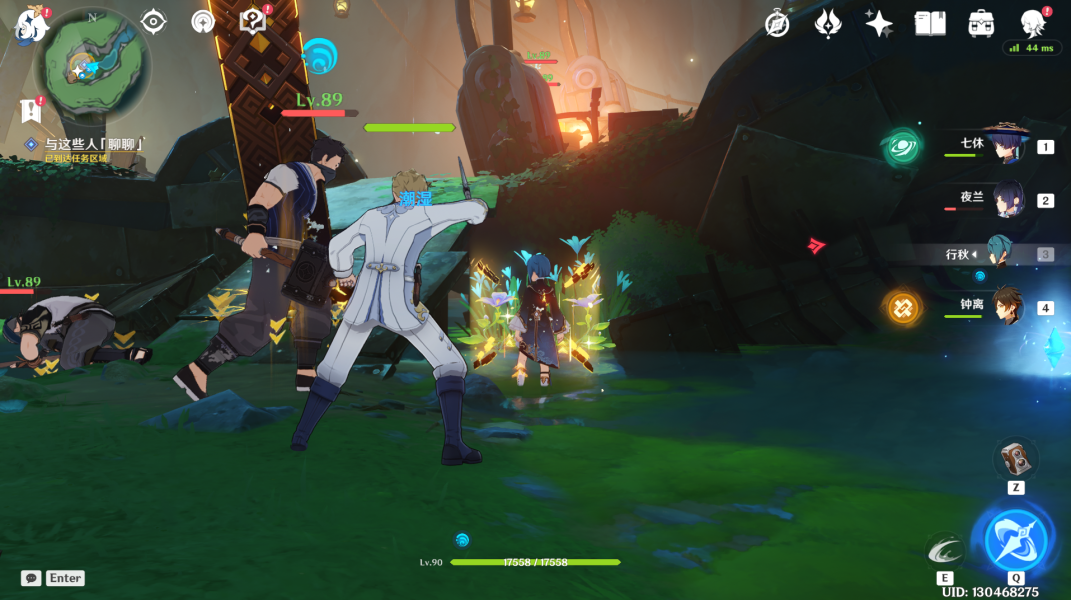Click the quest banner icon below the minimap

pos(30,111)
